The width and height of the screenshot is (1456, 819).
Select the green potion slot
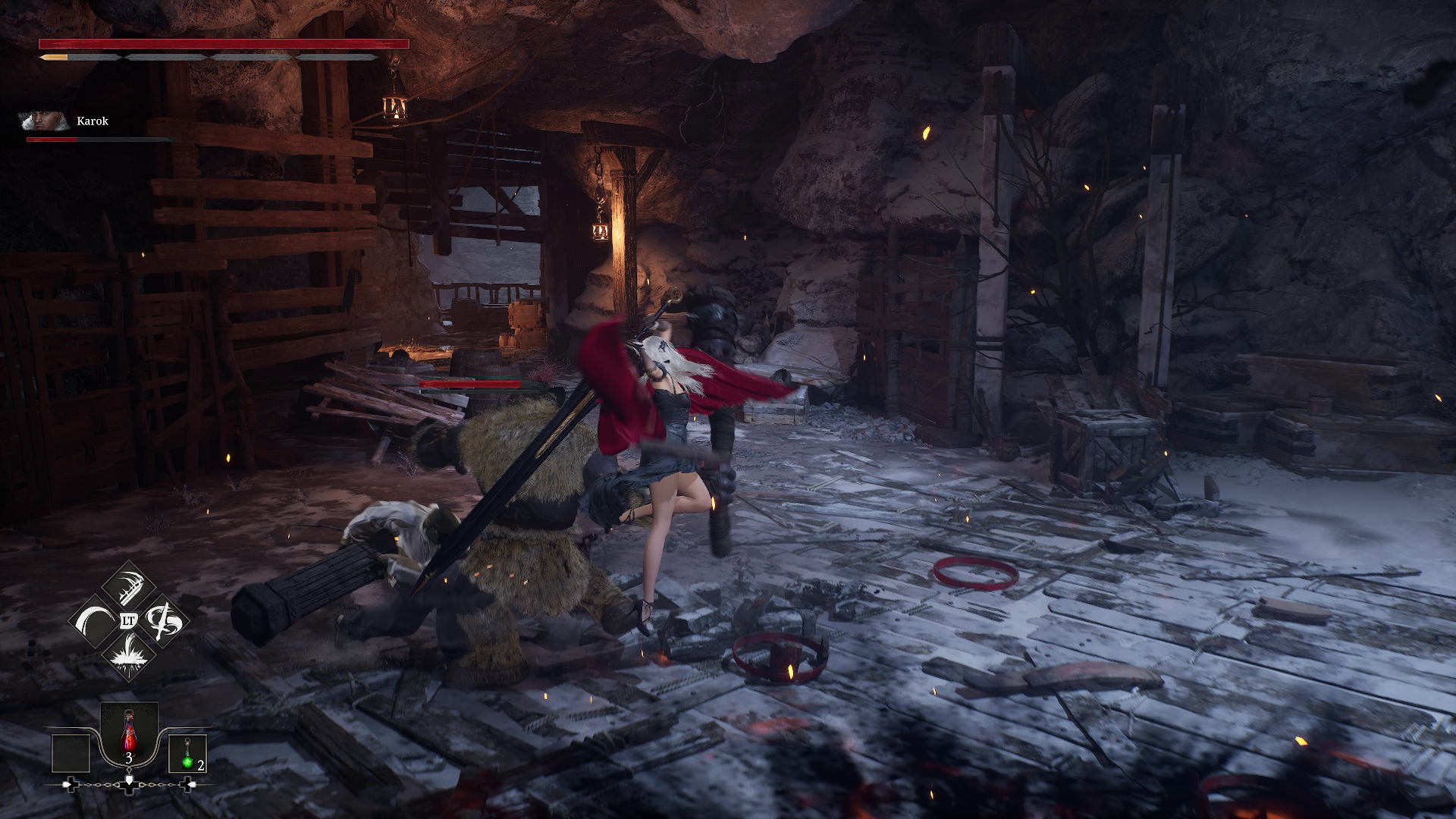click(187, 754)
